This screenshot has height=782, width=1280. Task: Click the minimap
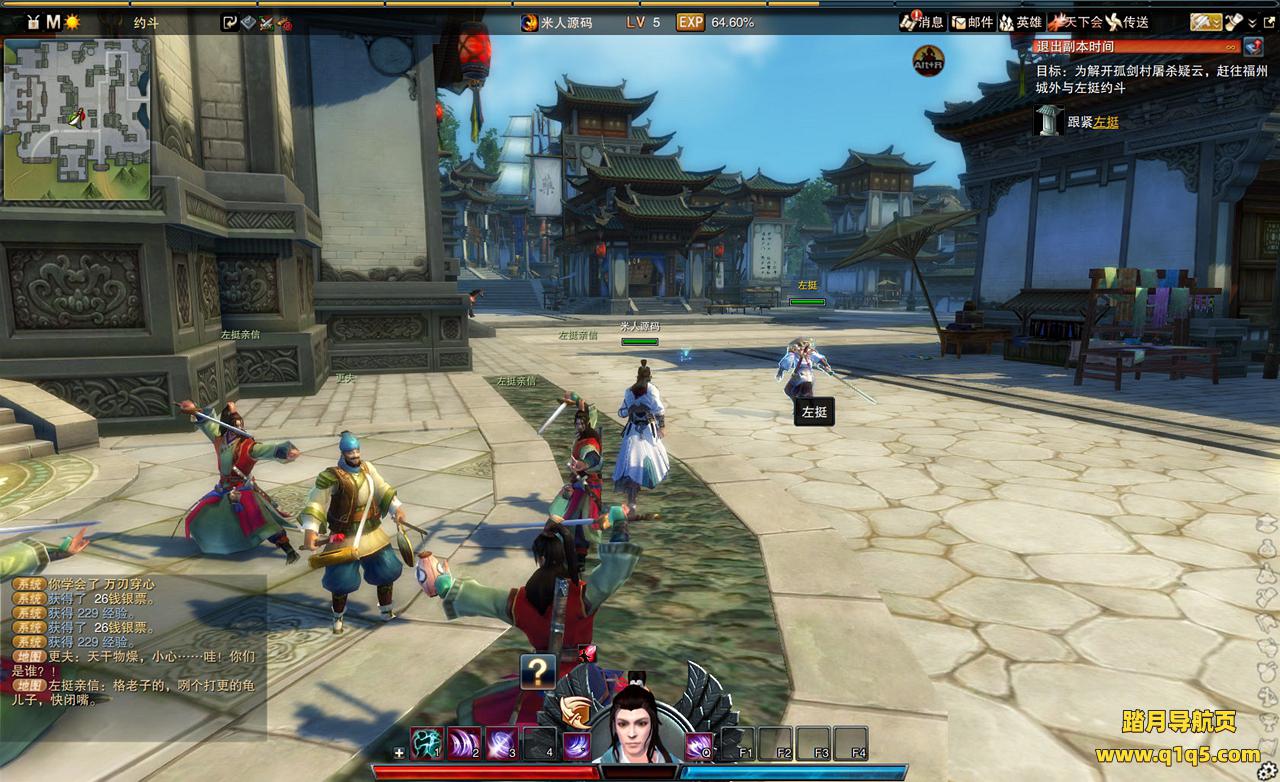click(x=77, y=120)
